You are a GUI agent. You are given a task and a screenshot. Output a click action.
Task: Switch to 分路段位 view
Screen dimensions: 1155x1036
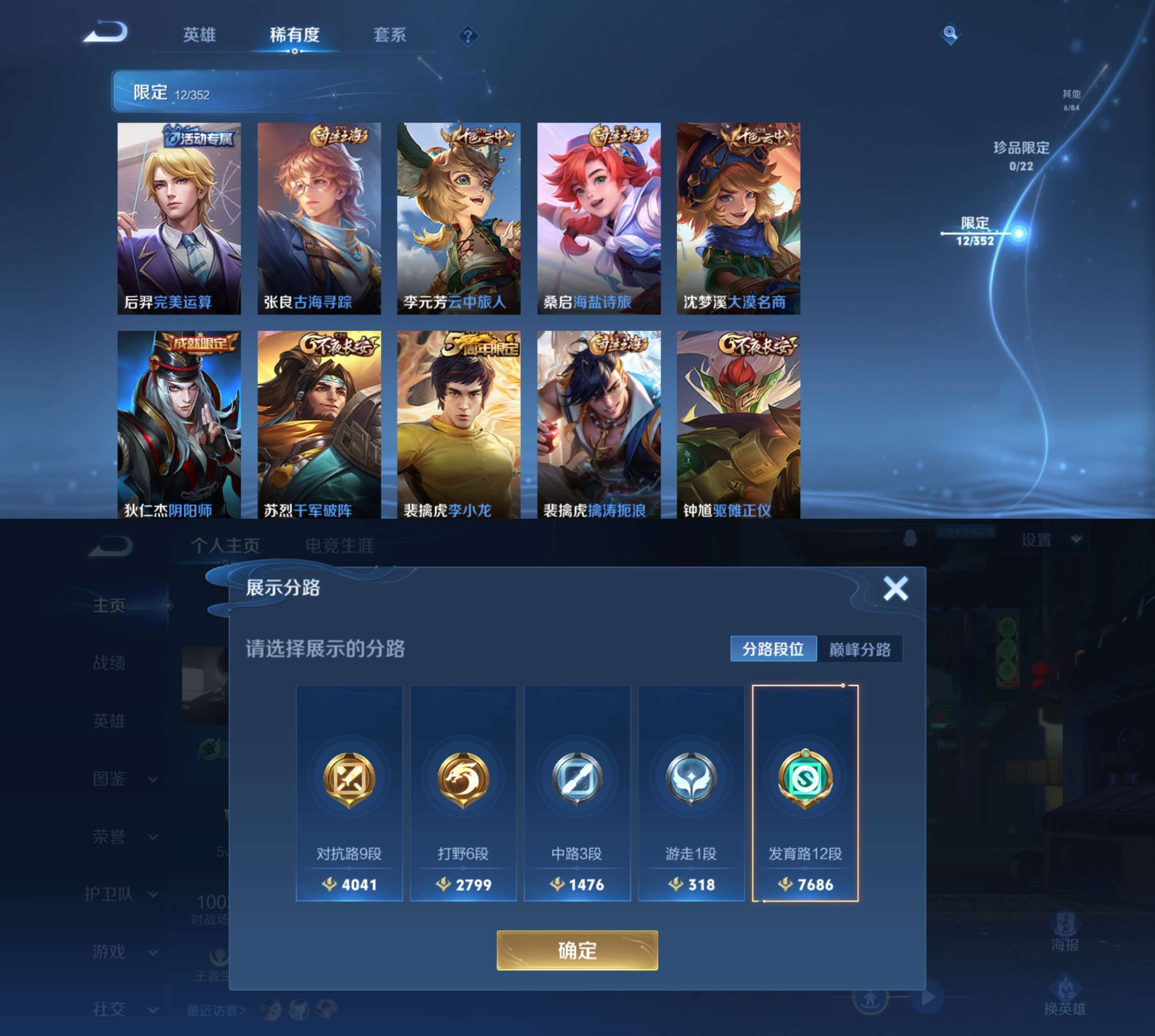pos(774,649)
